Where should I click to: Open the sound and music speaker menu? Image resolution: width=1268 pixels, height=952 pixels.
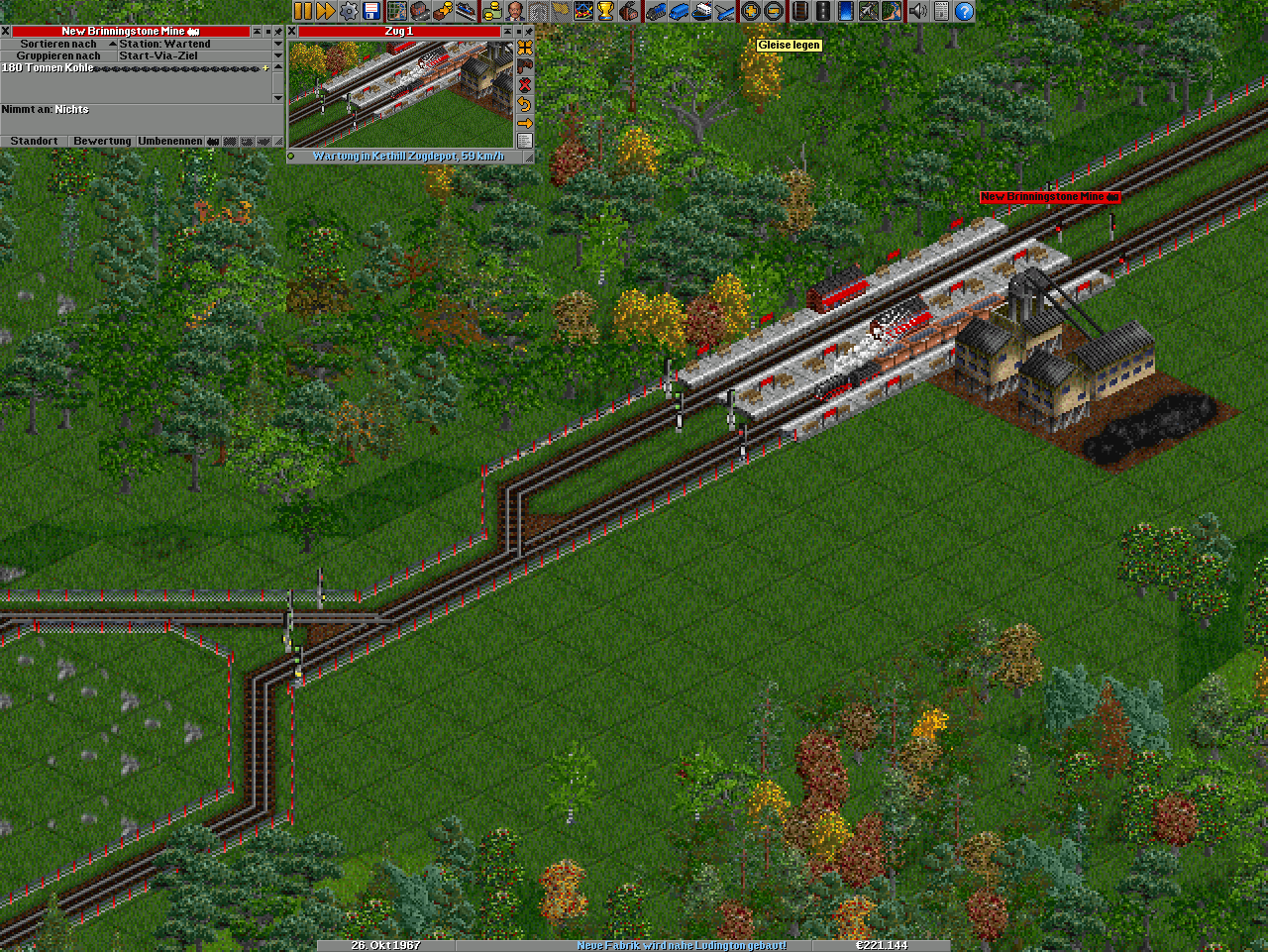(x=918, y=11)
